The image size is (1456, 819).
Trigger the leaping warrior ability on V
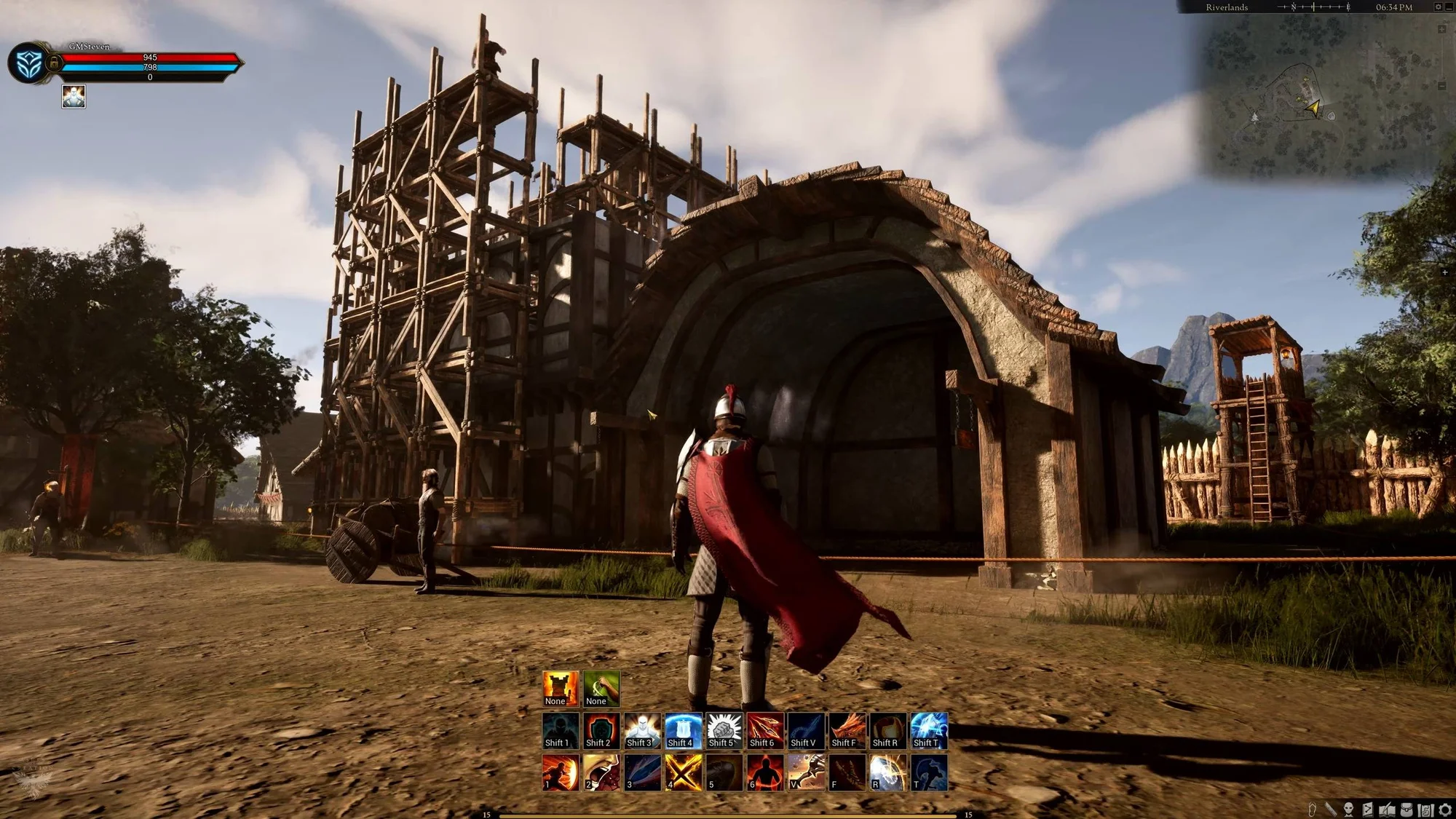(x=806, y=772)
